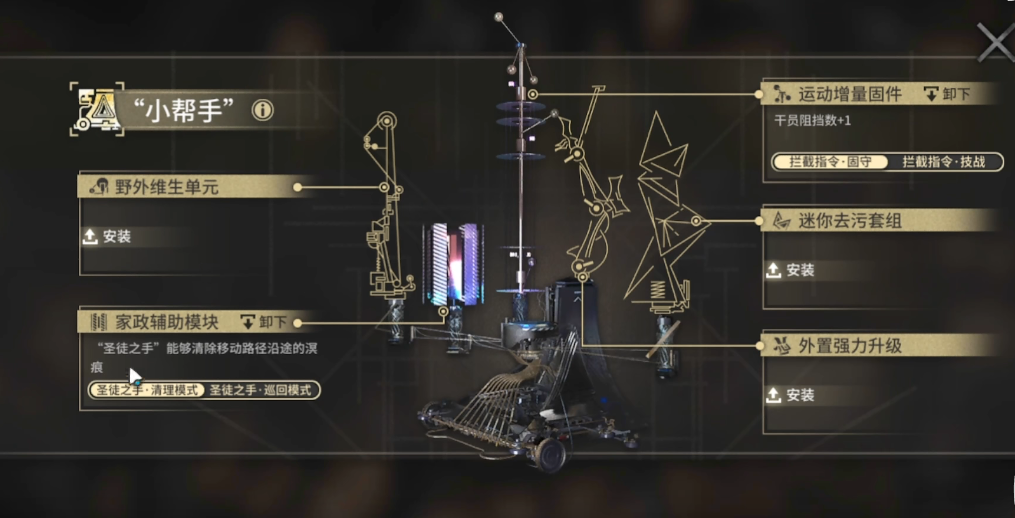Viewport: 1015px width, 518px height.
Task: Close the 小帮手 upgrade screen
Action: point(995,44)
